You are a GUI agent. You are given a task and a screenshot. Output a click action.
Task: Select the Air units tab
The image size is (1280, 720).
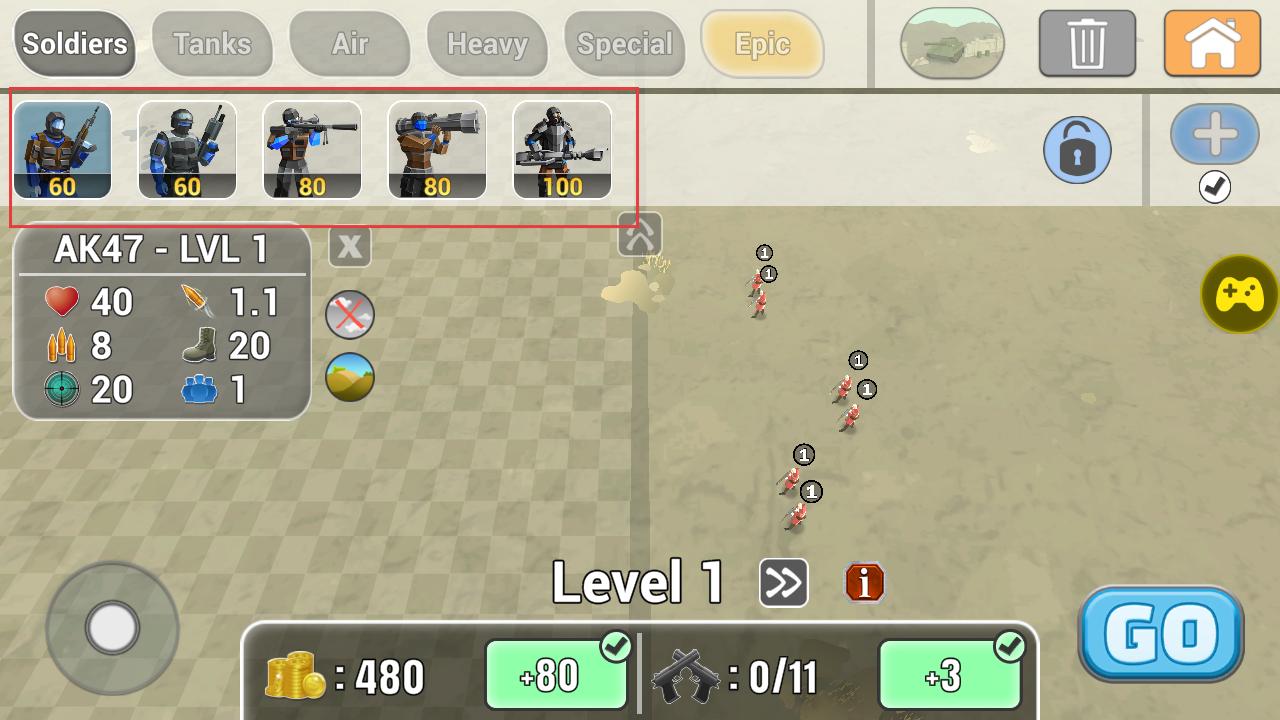tap(350, 44)
